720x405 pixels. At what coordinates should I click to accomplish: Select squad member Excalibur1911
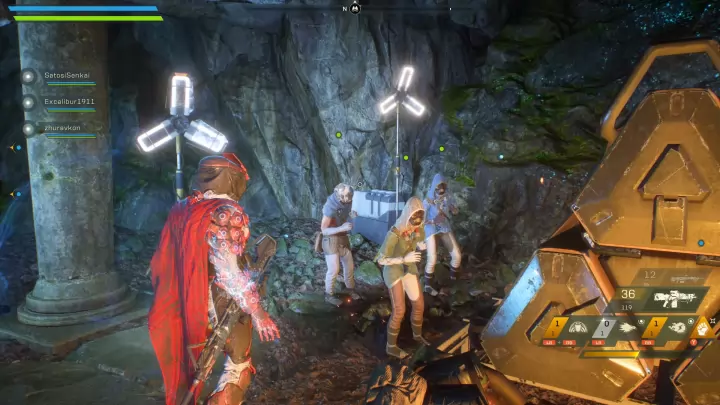[68, 102]
